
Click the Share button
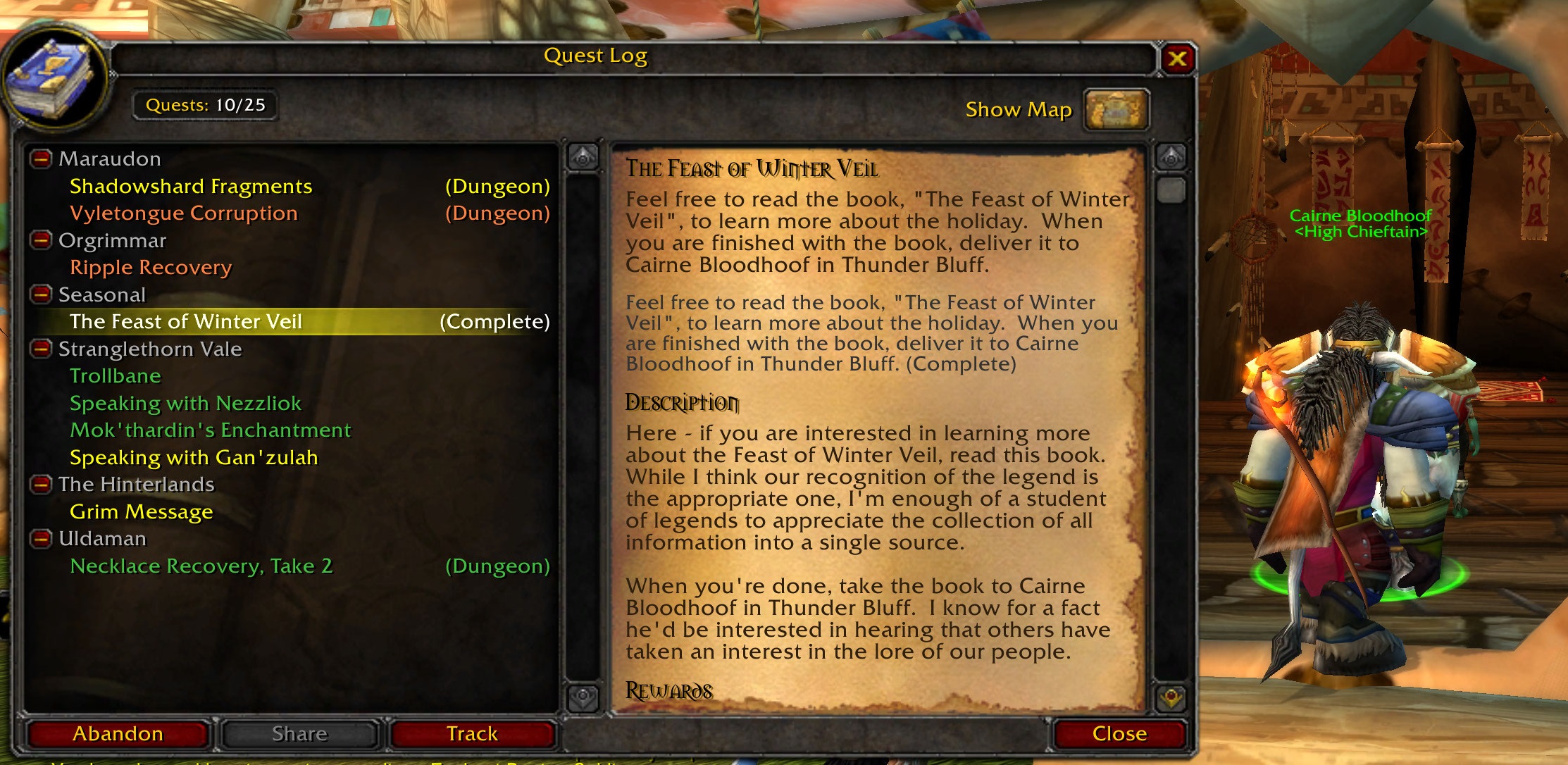(299, 733)
